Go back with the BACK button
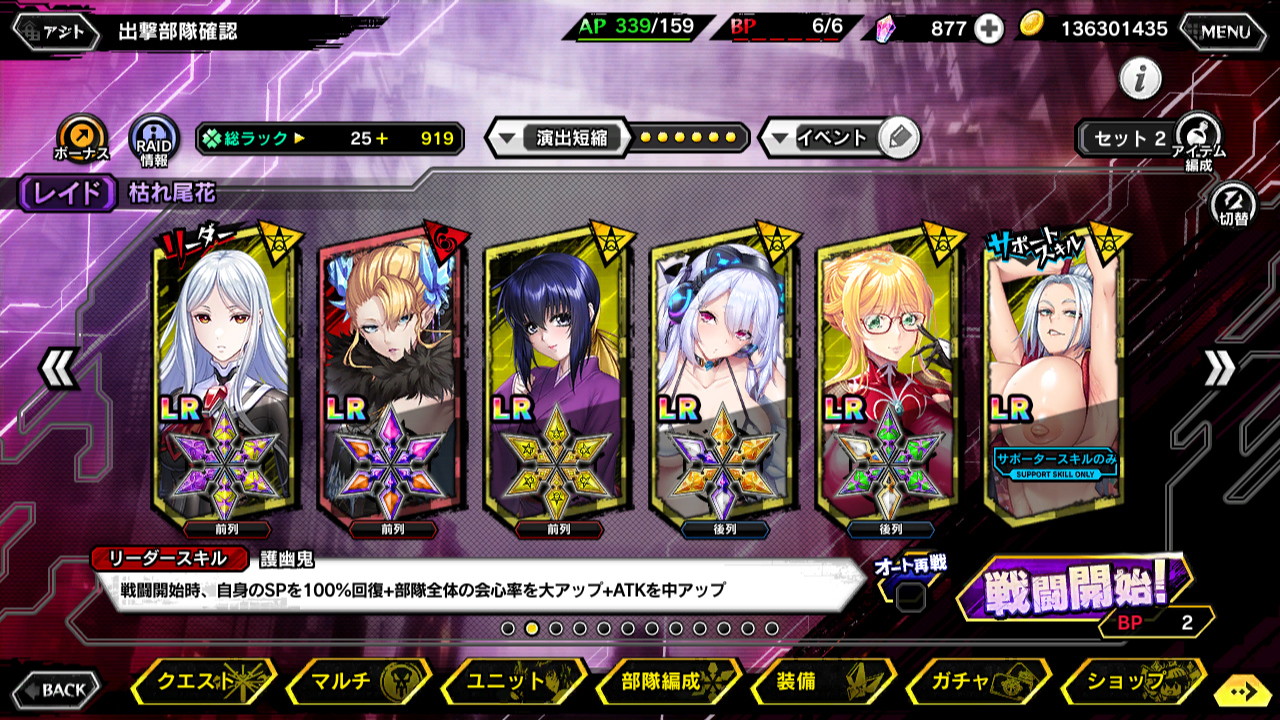This screenshot has height=720, width=1280. (56, 689)
